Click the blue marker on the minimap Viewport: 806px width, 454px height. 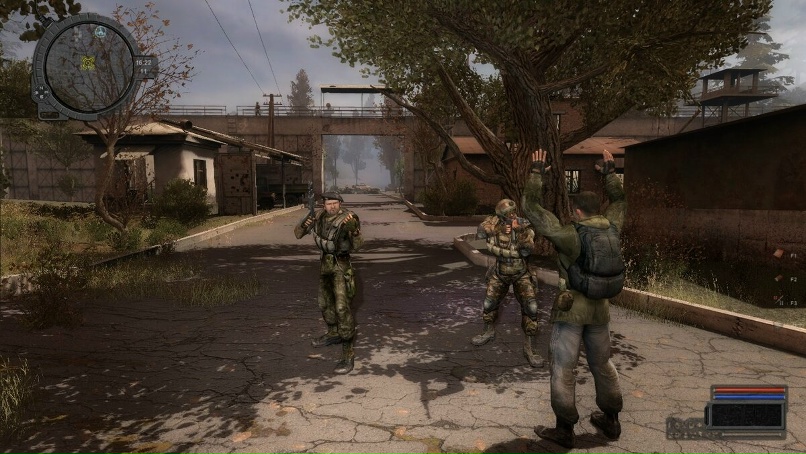tap(101, 31)
